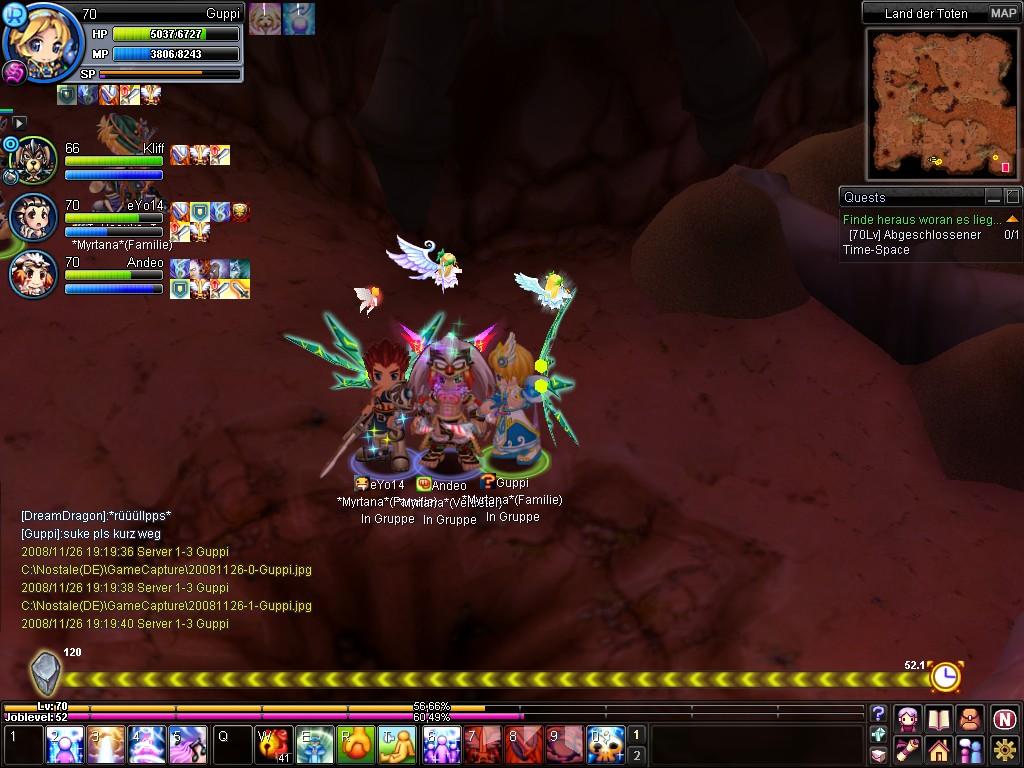Select party member eYo14's portrait
1024x768 pixels.
(34, 216)
